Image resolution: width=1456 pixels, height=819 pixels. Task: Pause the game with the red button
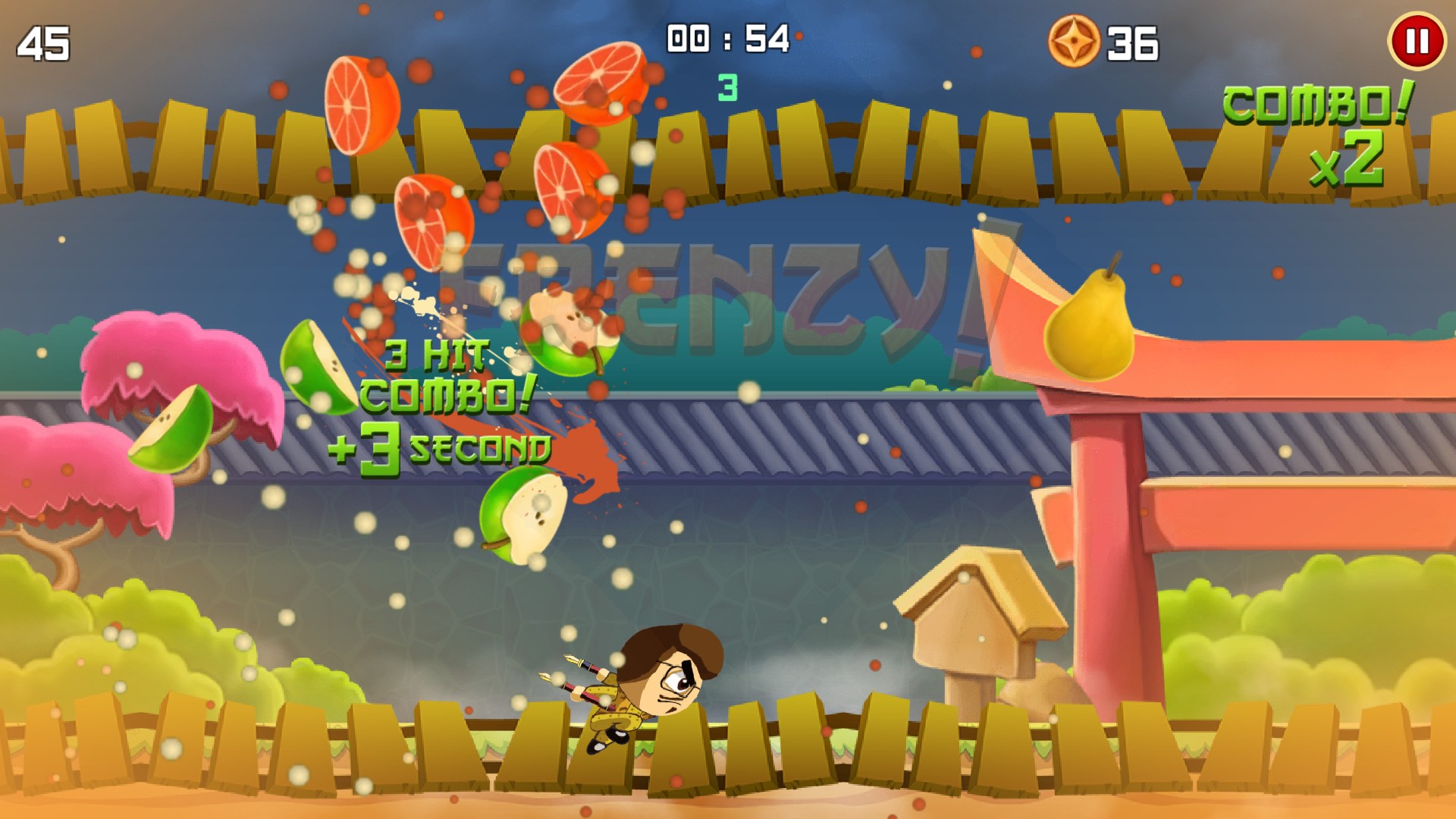1417,42
